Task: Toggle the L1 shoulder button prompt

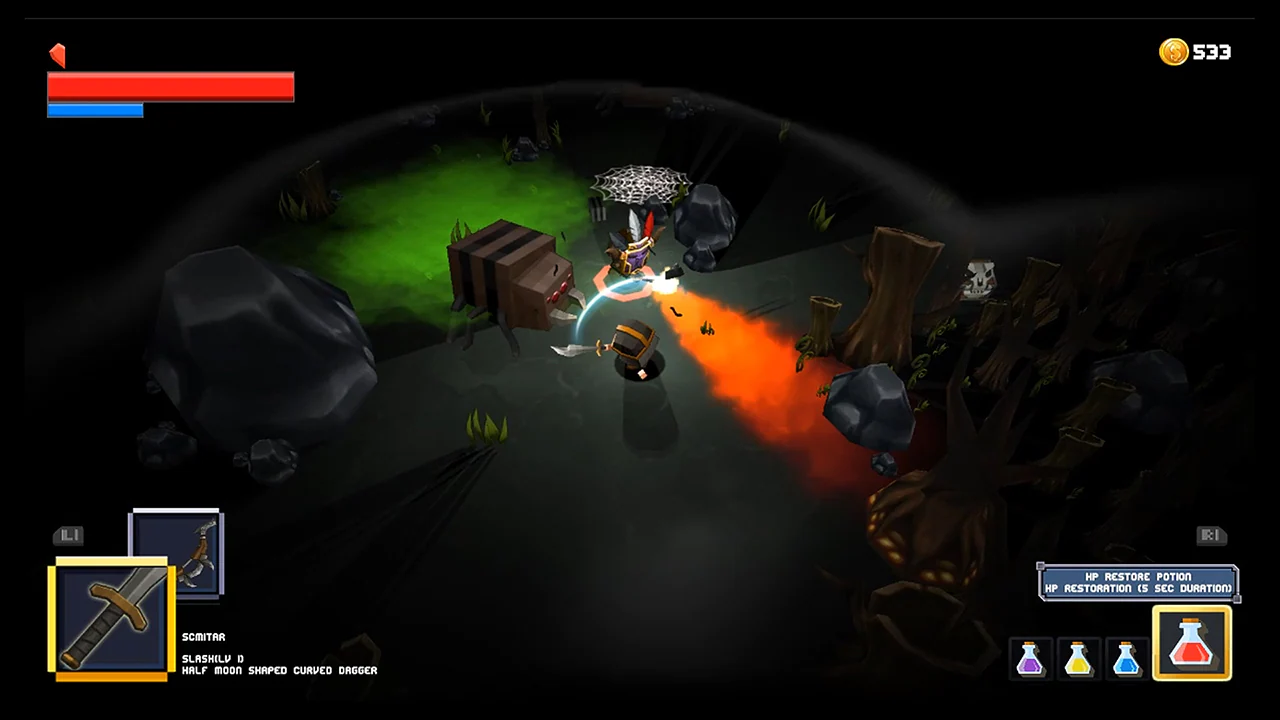Action: (x=68, y=535)
